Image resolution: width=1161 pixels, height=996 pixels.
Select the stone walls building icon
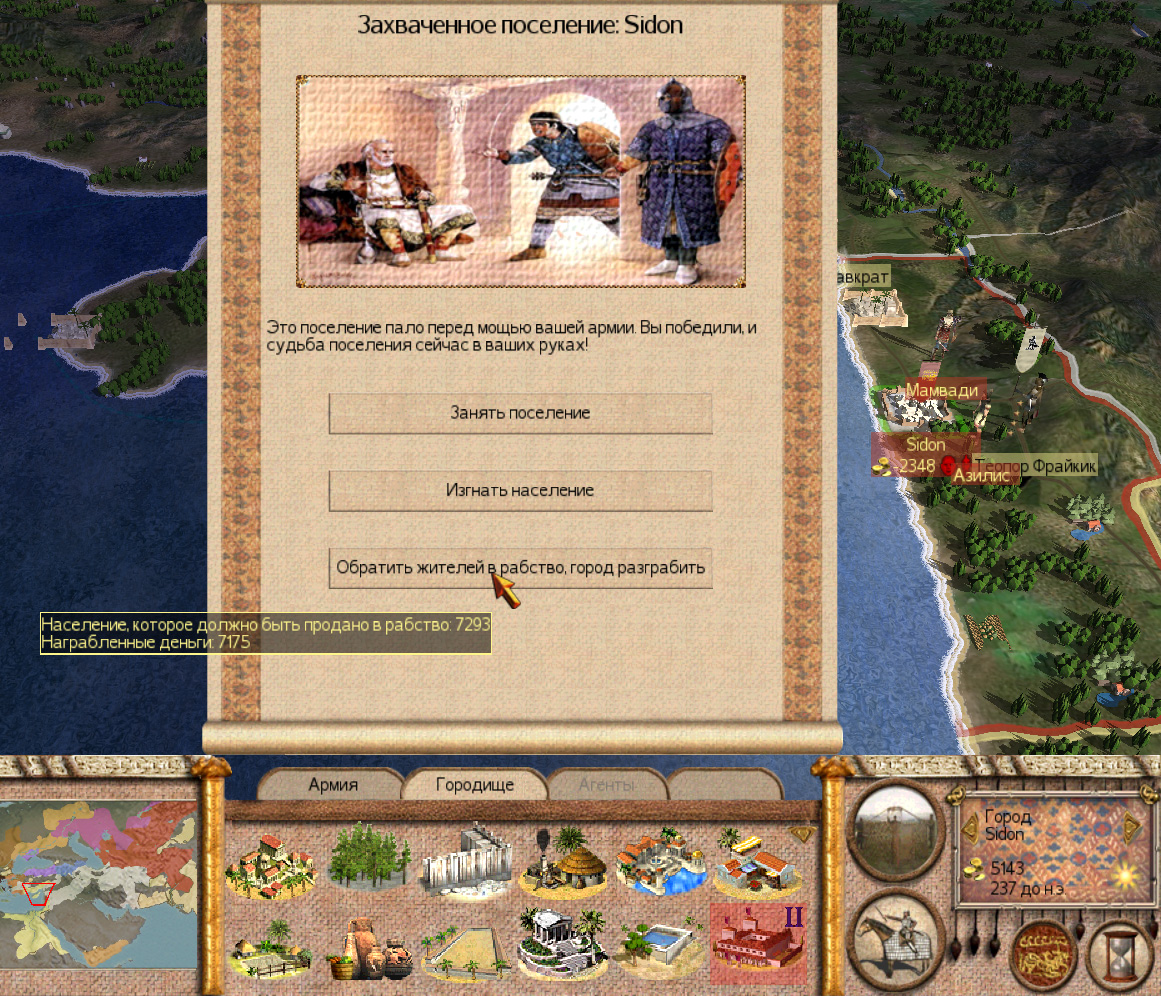pos(466,862)
